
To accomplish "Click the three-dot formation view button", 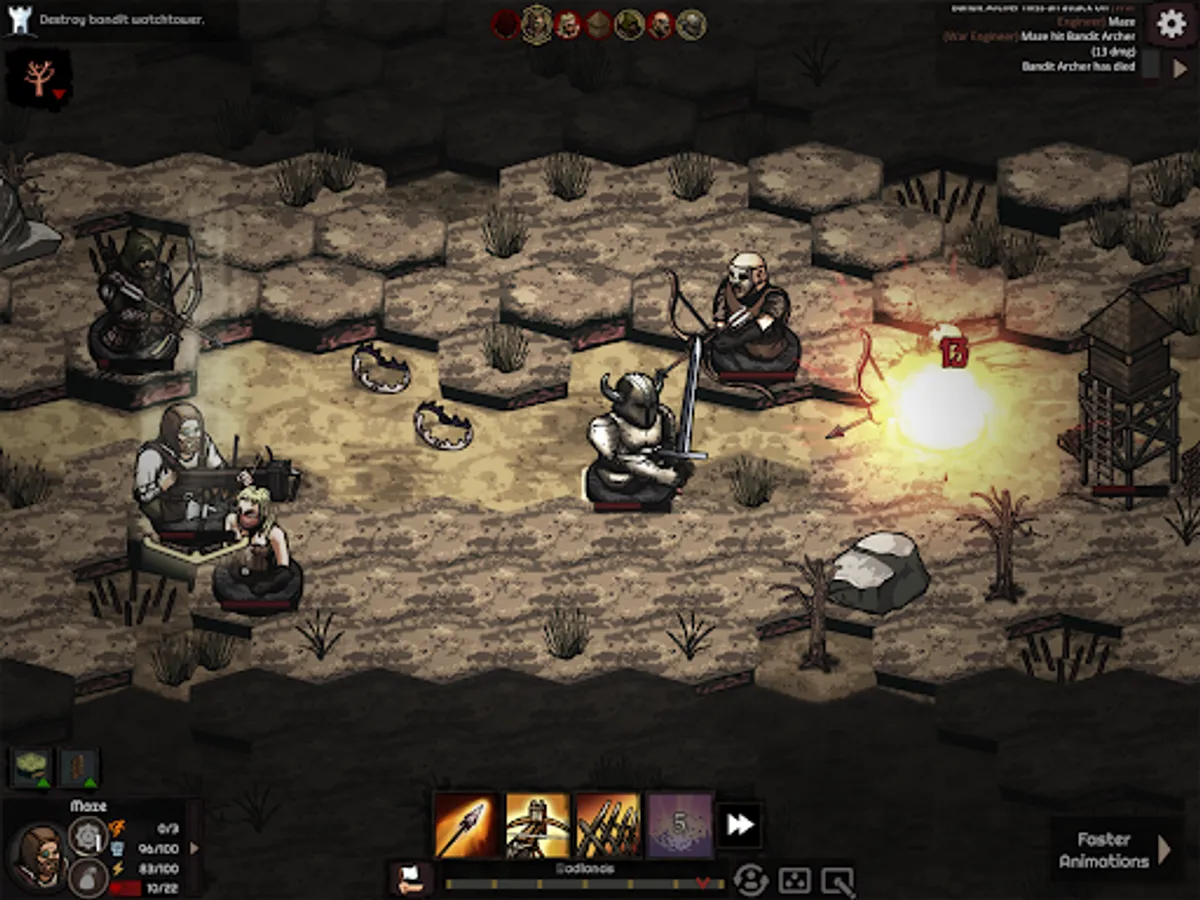I will pyautogui.click(x=794, y=880).
